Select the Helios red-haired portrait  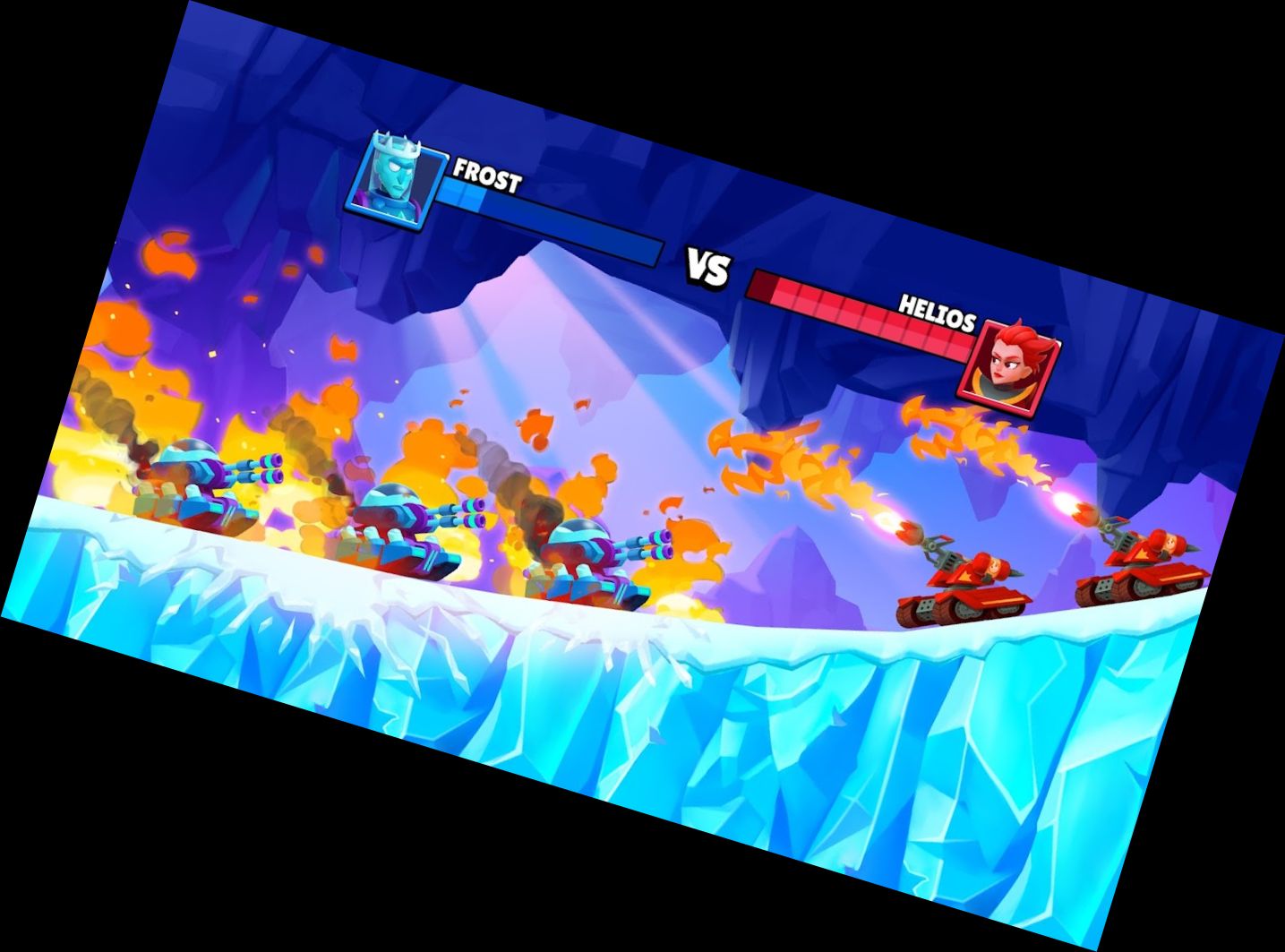pyautogui.click(x=1008, y=364)
